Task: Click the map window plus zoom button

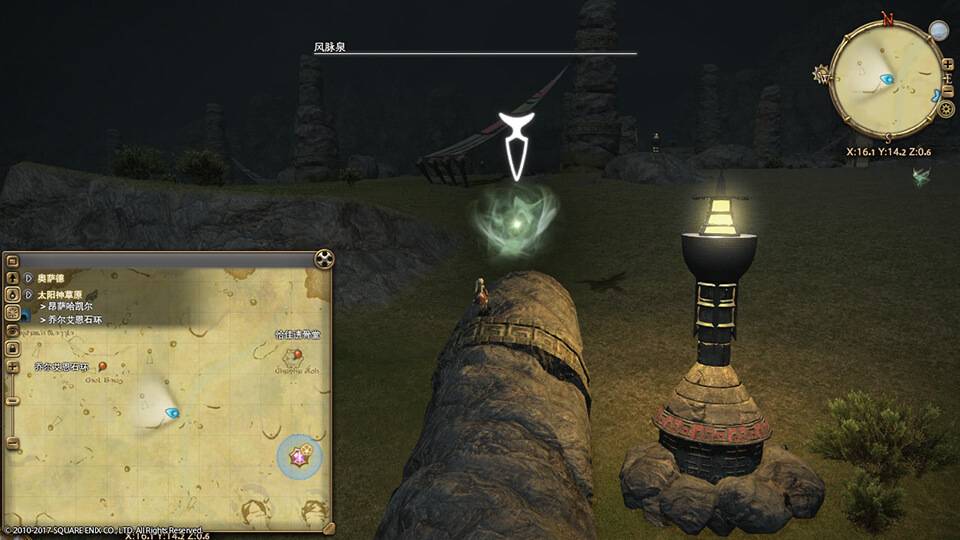Action: coord(12,366)
